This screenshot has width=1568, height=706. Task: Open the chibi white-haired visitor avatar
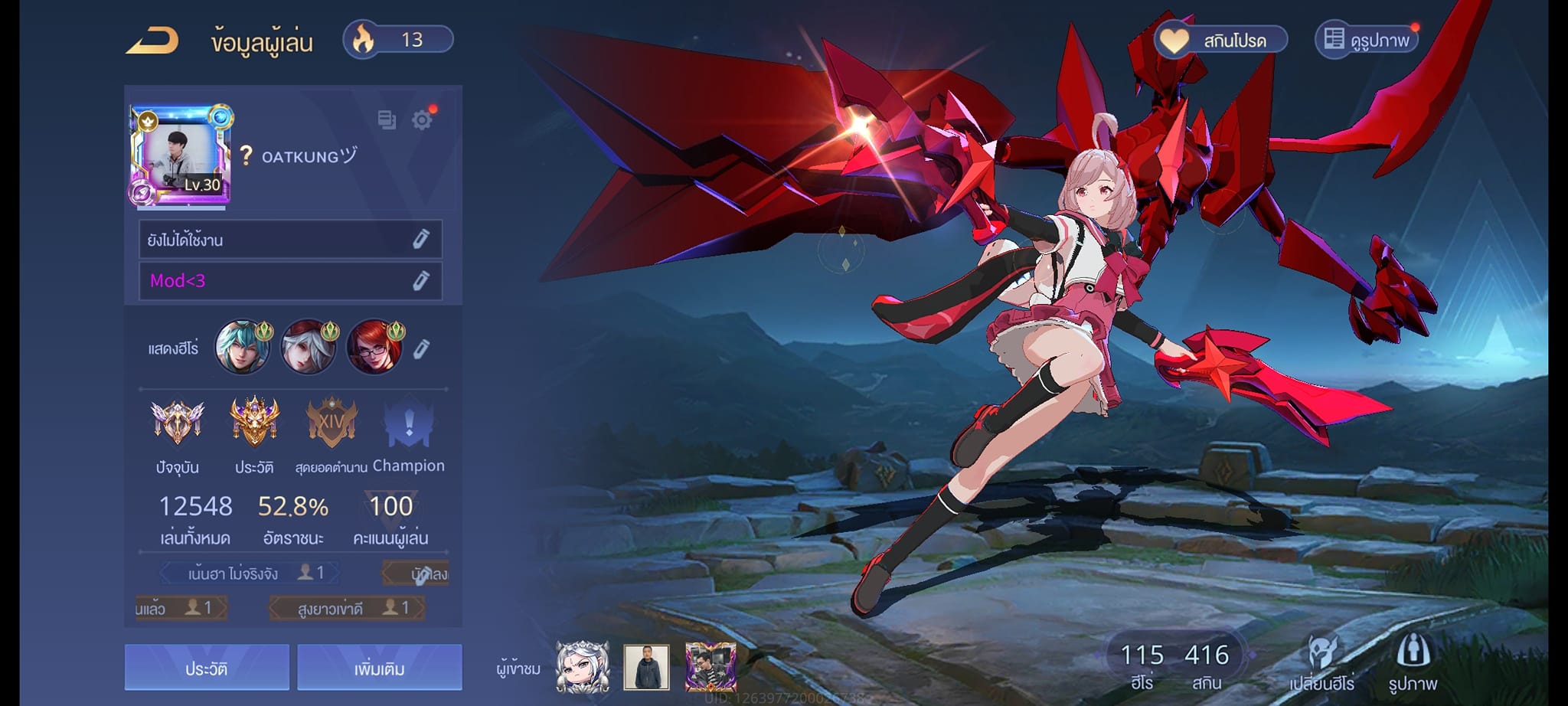coord(583,666)
